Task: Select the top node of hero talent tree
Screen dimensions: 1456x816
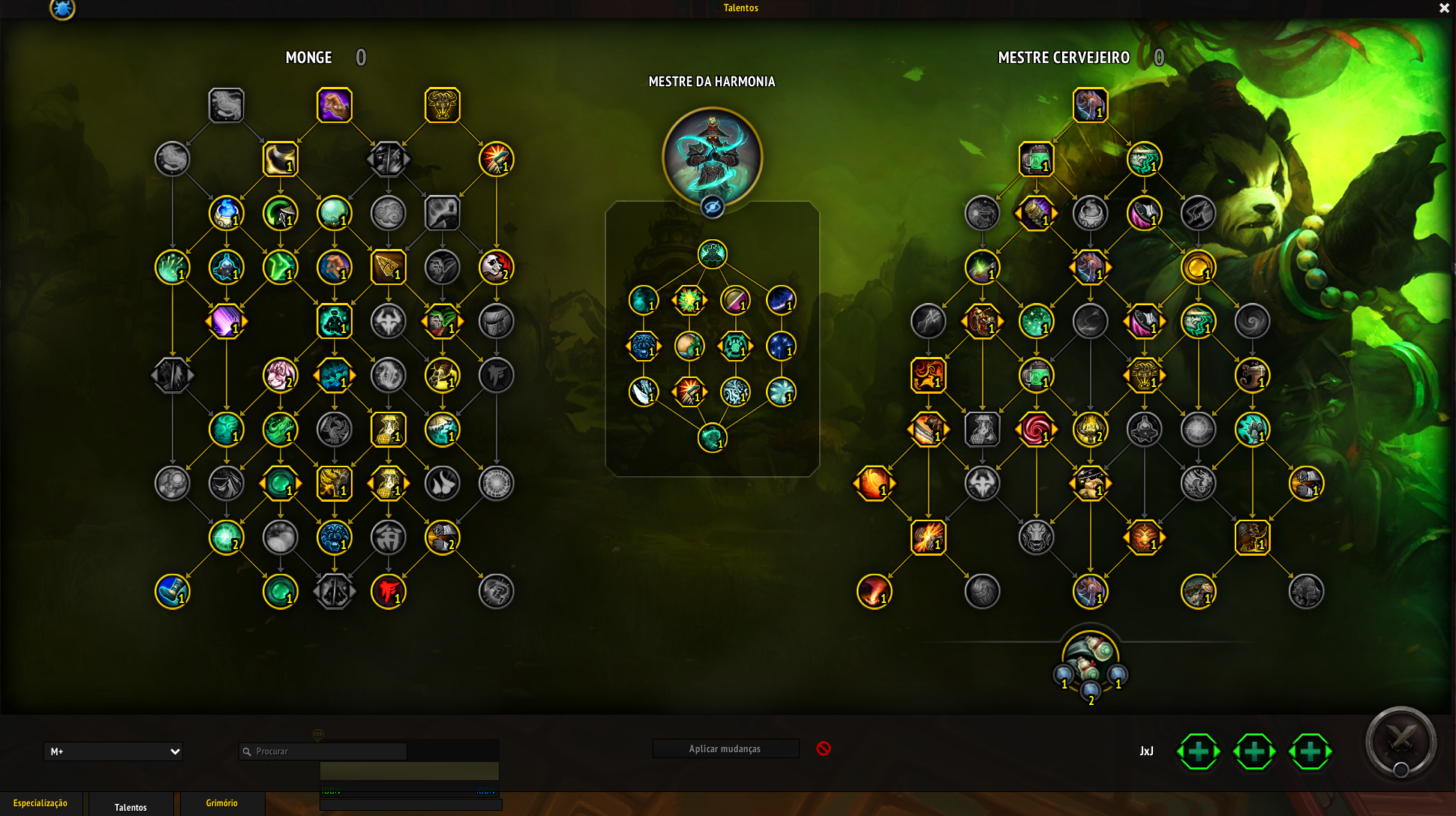Action: pos(712,254)
